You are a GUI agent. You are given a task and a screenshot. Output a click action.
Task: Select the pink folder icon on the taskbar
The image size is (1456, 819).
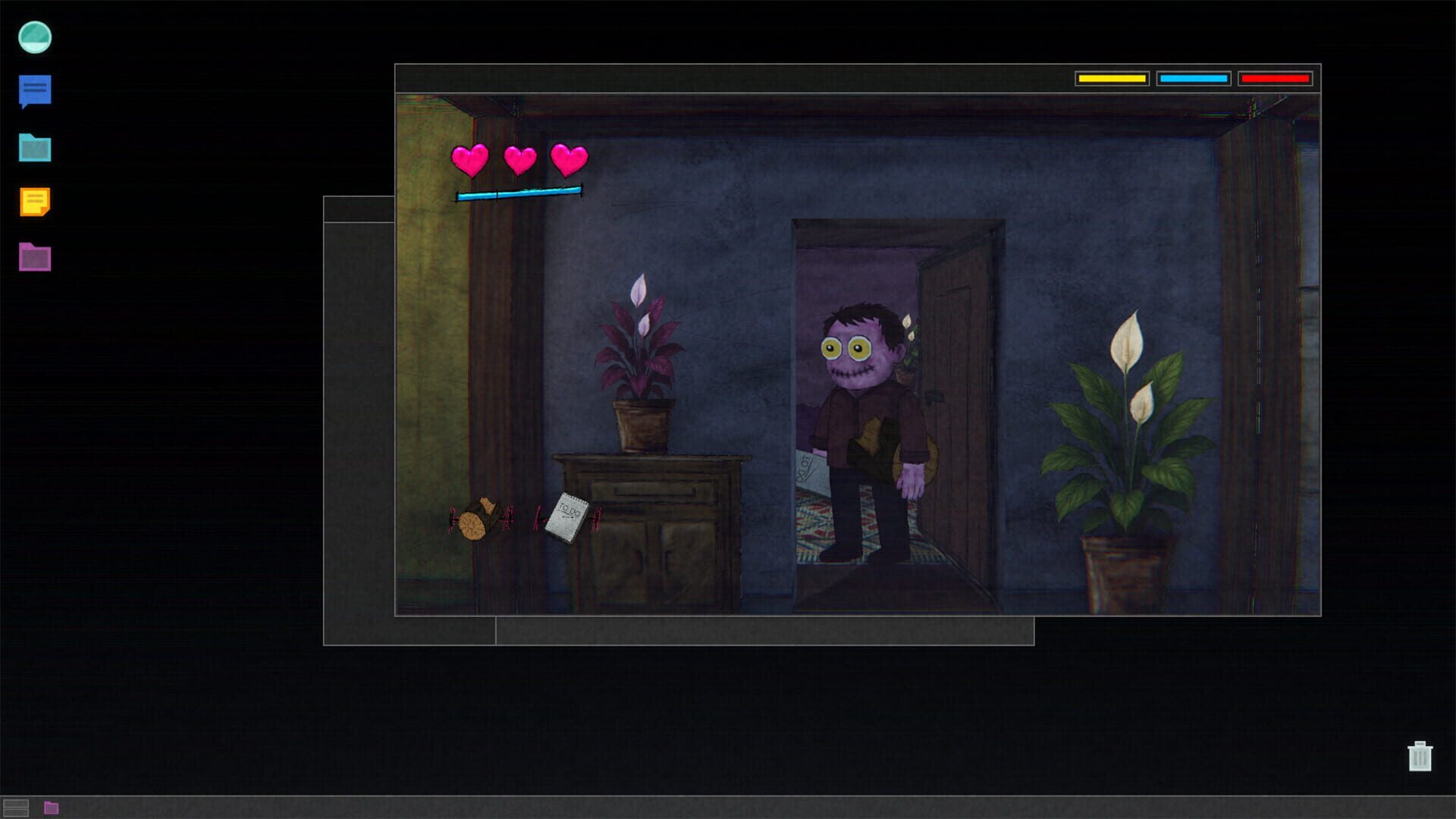click(x=50, y=808)
